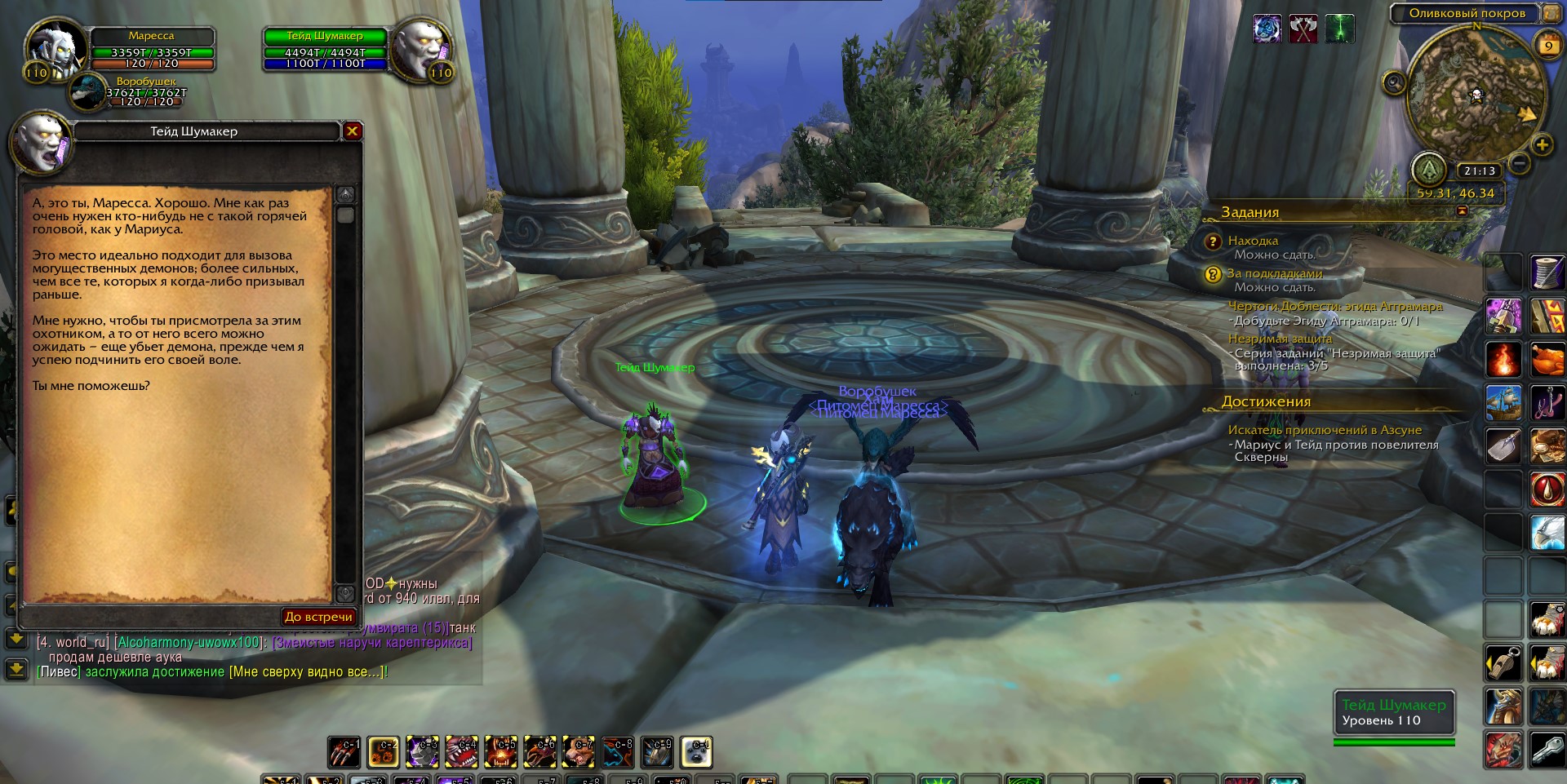Toggle the minimap tracking magnifier button
This screenshot has height=784, width=1567.
point(1394,82)
